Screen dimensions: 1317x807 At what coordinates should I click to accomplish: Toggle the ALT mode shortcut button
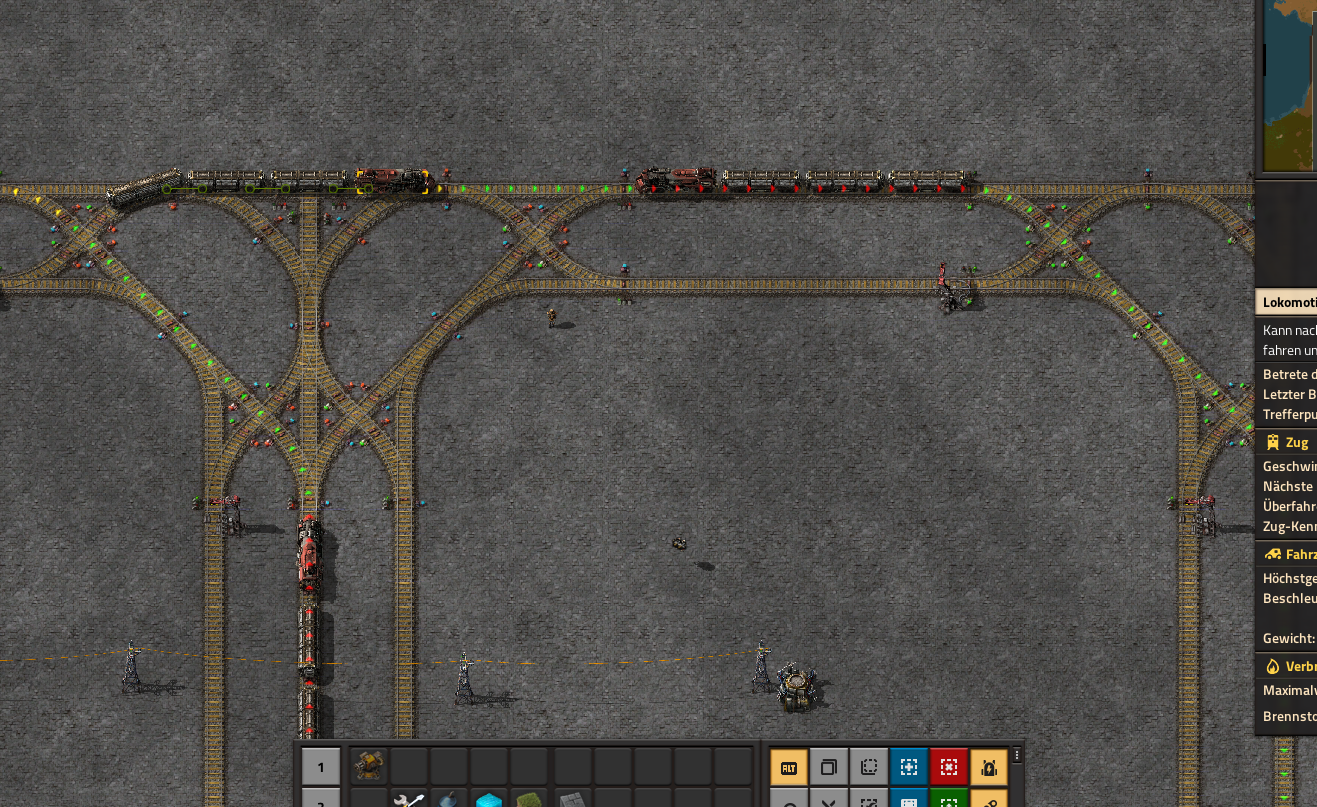tap(789, 768)
